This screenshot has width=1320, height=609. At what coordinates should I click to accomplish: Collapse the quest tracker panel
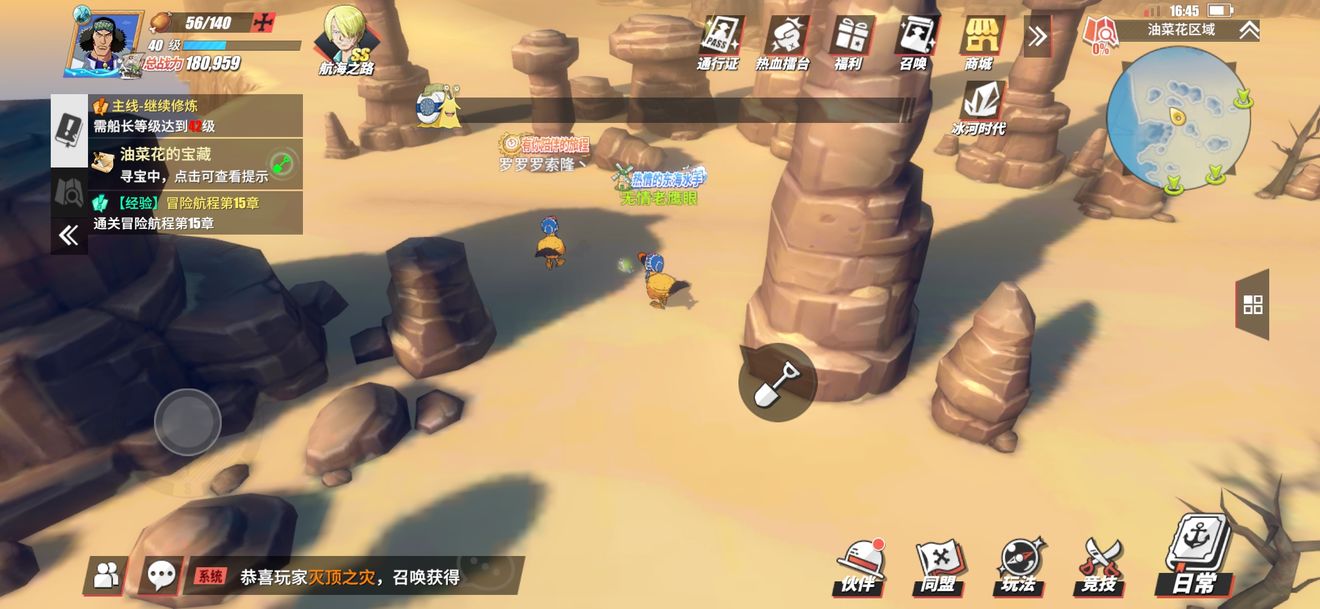click(x=69, y=236)
